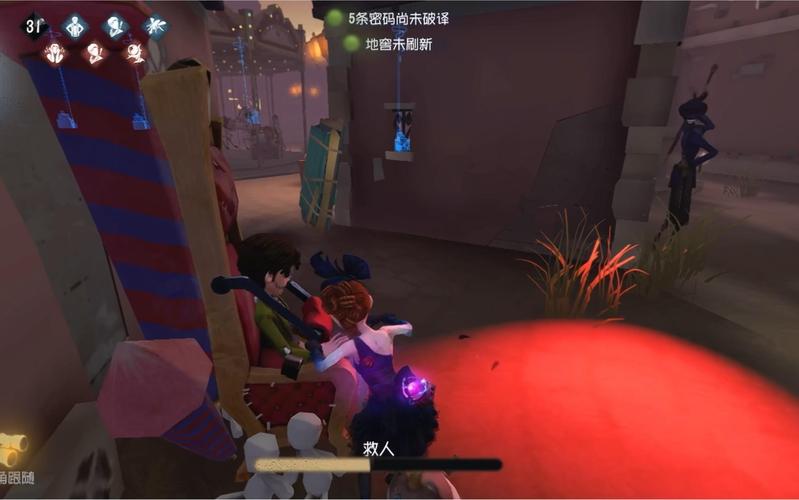The width and height of the screenshot is (799, 500).
Task: Click the blue winged insect talent icon
Action: (x=154, y=26)
